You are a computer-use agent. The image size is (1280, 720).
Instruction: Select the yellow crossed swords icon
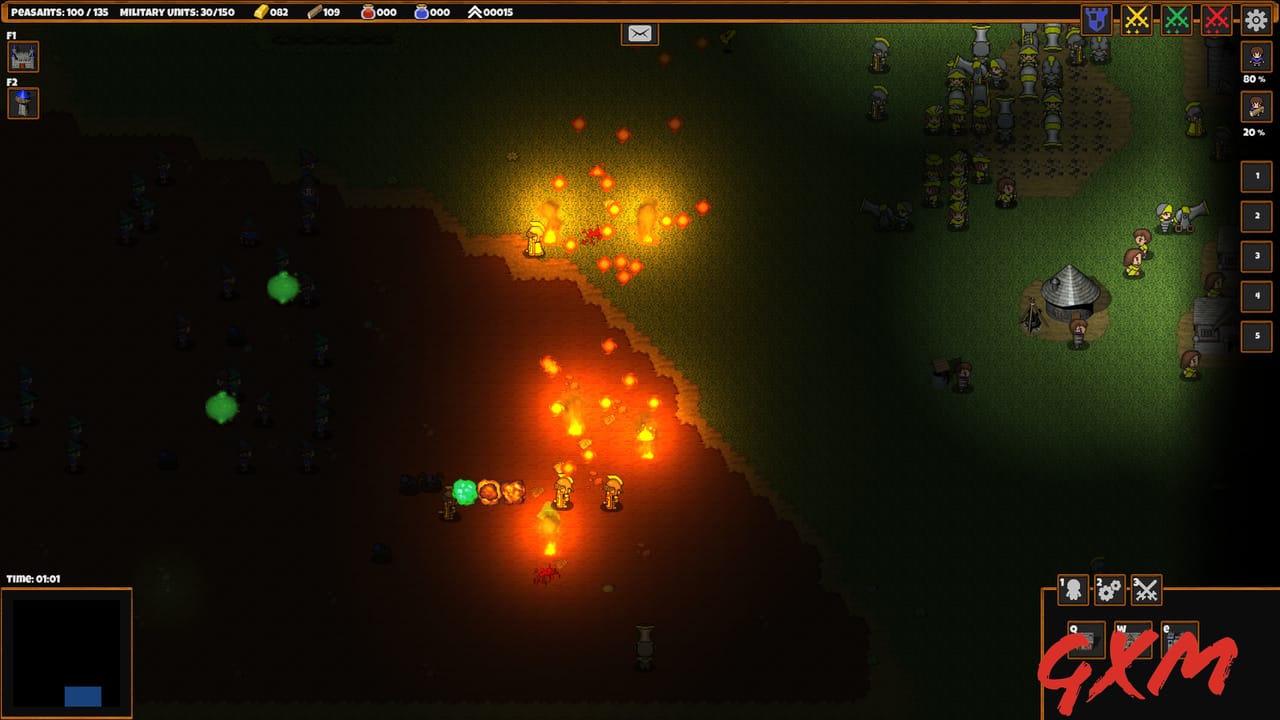pyautogui.click(x=1137, y=17)
